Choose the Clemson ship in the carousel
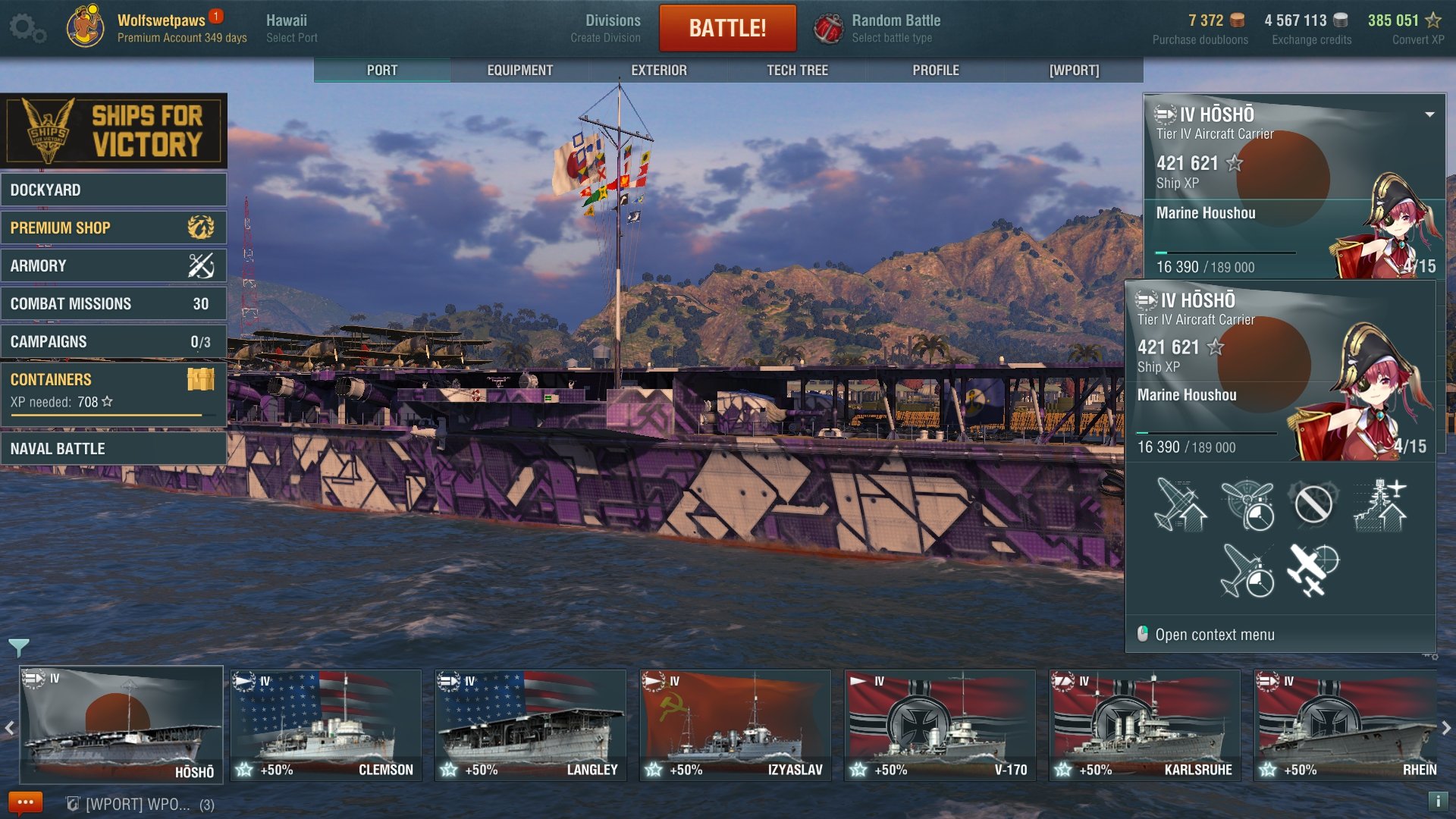The image size is (1456, 819). (326, 725)
